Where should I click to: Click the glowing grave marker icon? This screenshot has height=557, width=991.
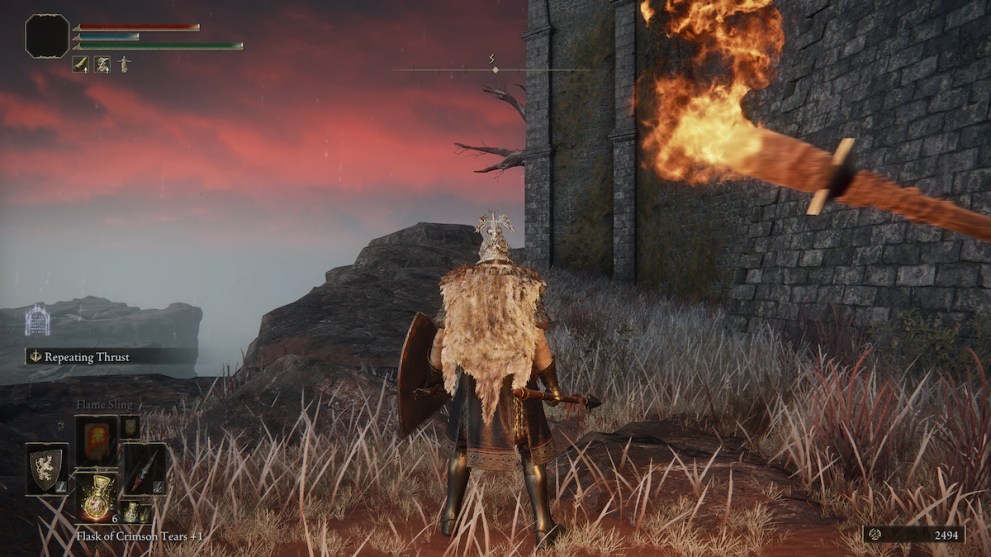coord(37,321)
